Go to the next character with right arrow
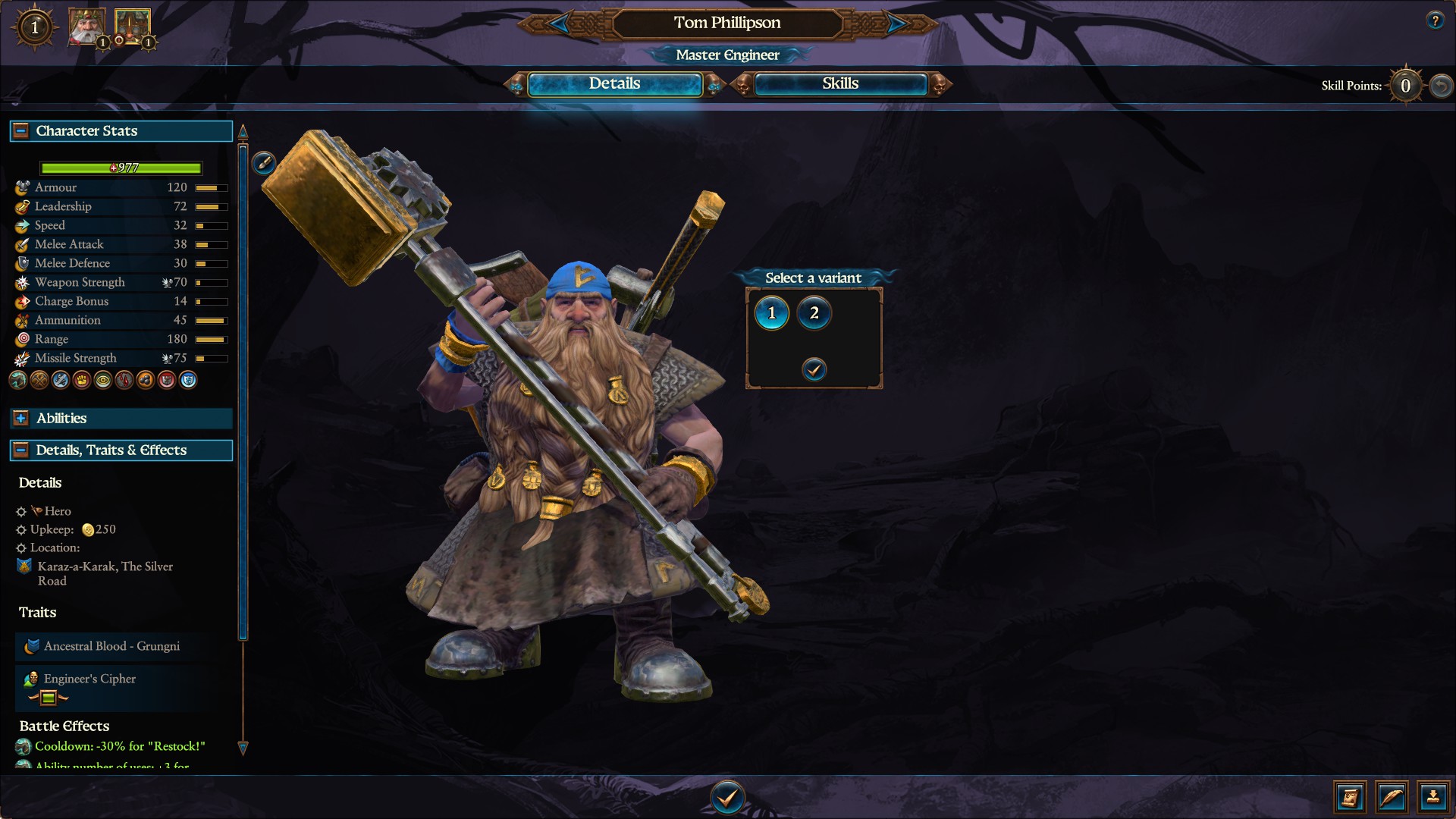This screenshot has width=1456, height=819. 896,24
